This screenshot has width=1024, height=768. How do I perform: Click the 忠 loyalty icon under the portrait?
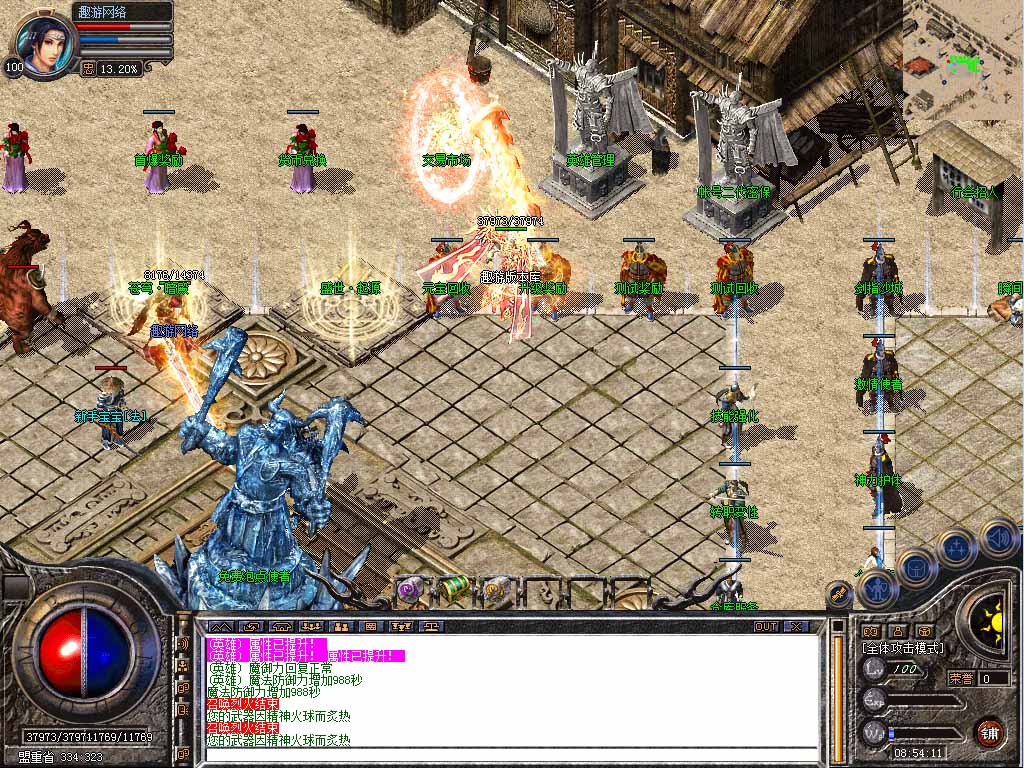point(87,69)
